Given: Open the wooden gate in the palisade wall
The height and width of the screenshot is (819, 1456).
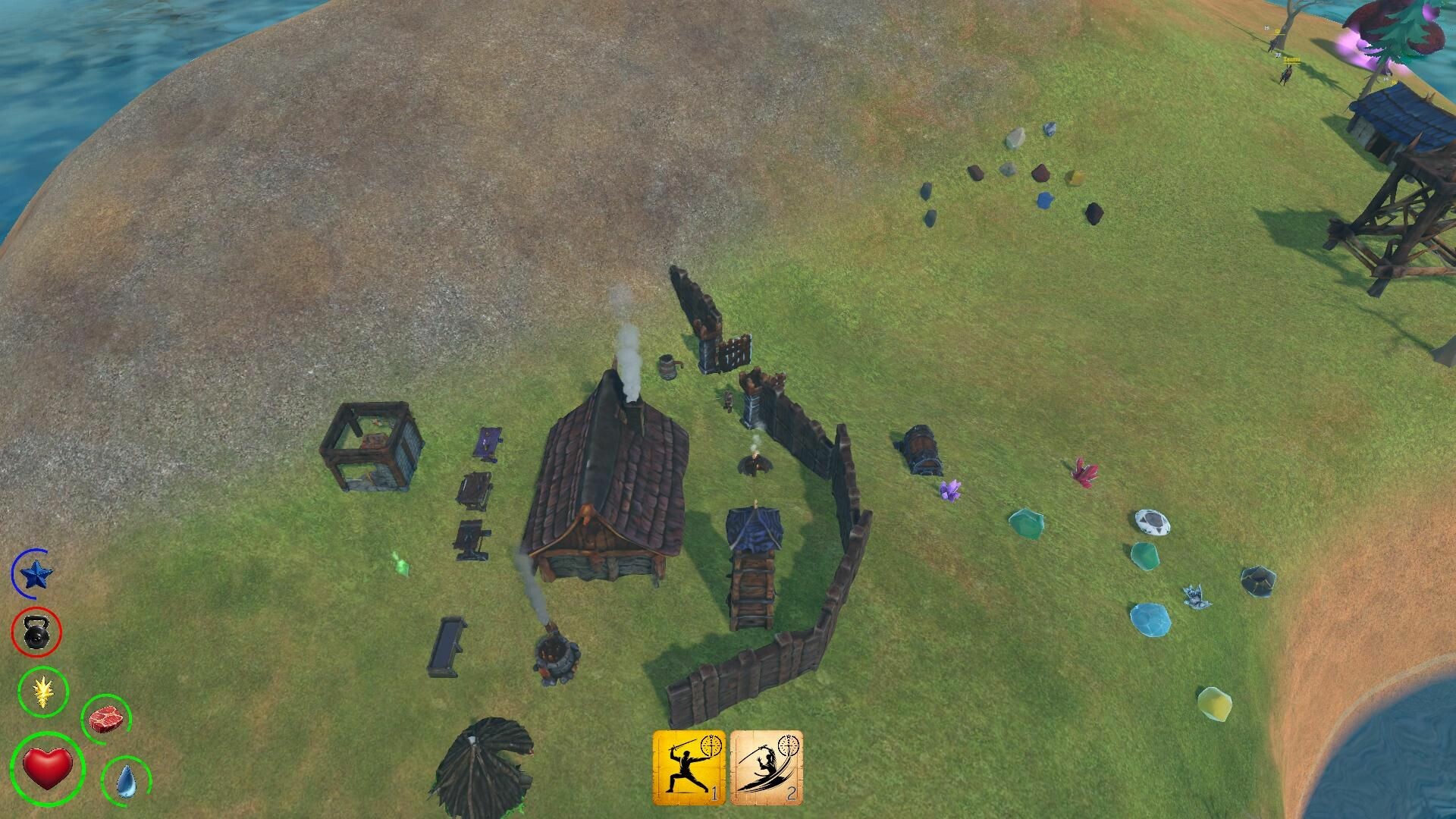Looking at the screenshot, I should pos(732,353).
